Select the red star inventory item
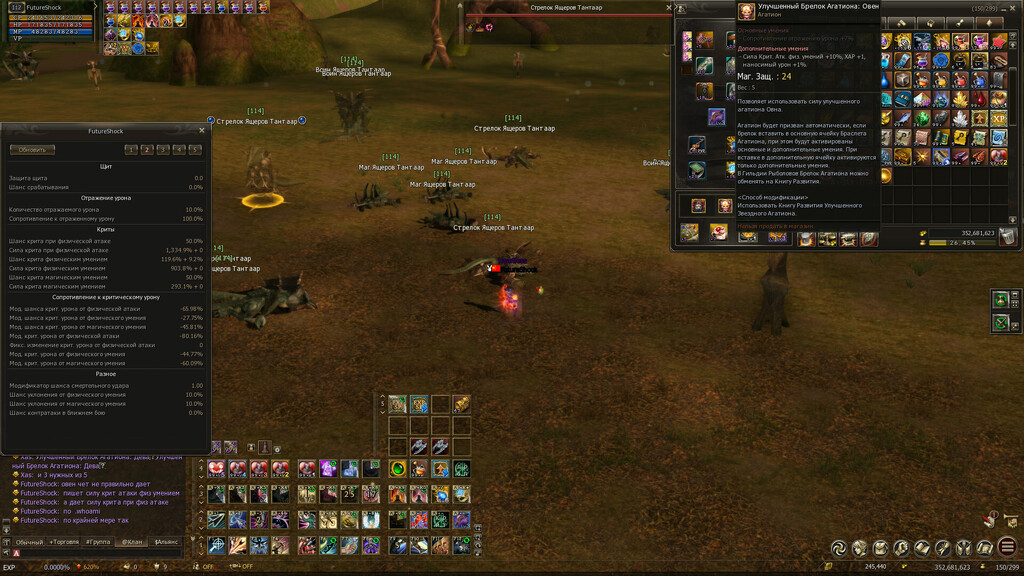The height and width of the screenshot is (576, 1024). 998,42
